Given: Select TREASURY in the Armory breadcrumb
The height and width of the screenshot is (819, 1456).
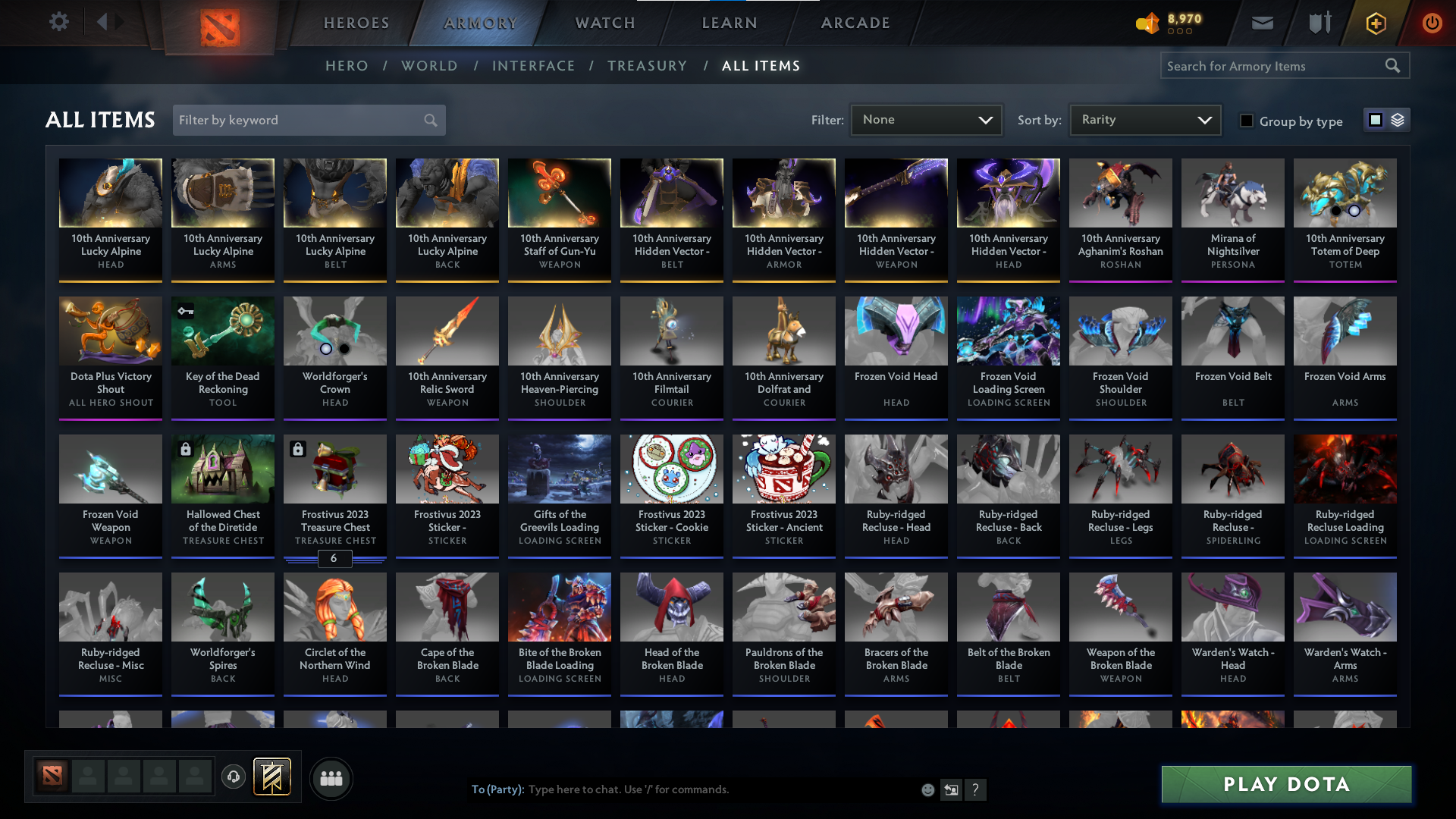Looking at the screenshot, I should (647, 66).
